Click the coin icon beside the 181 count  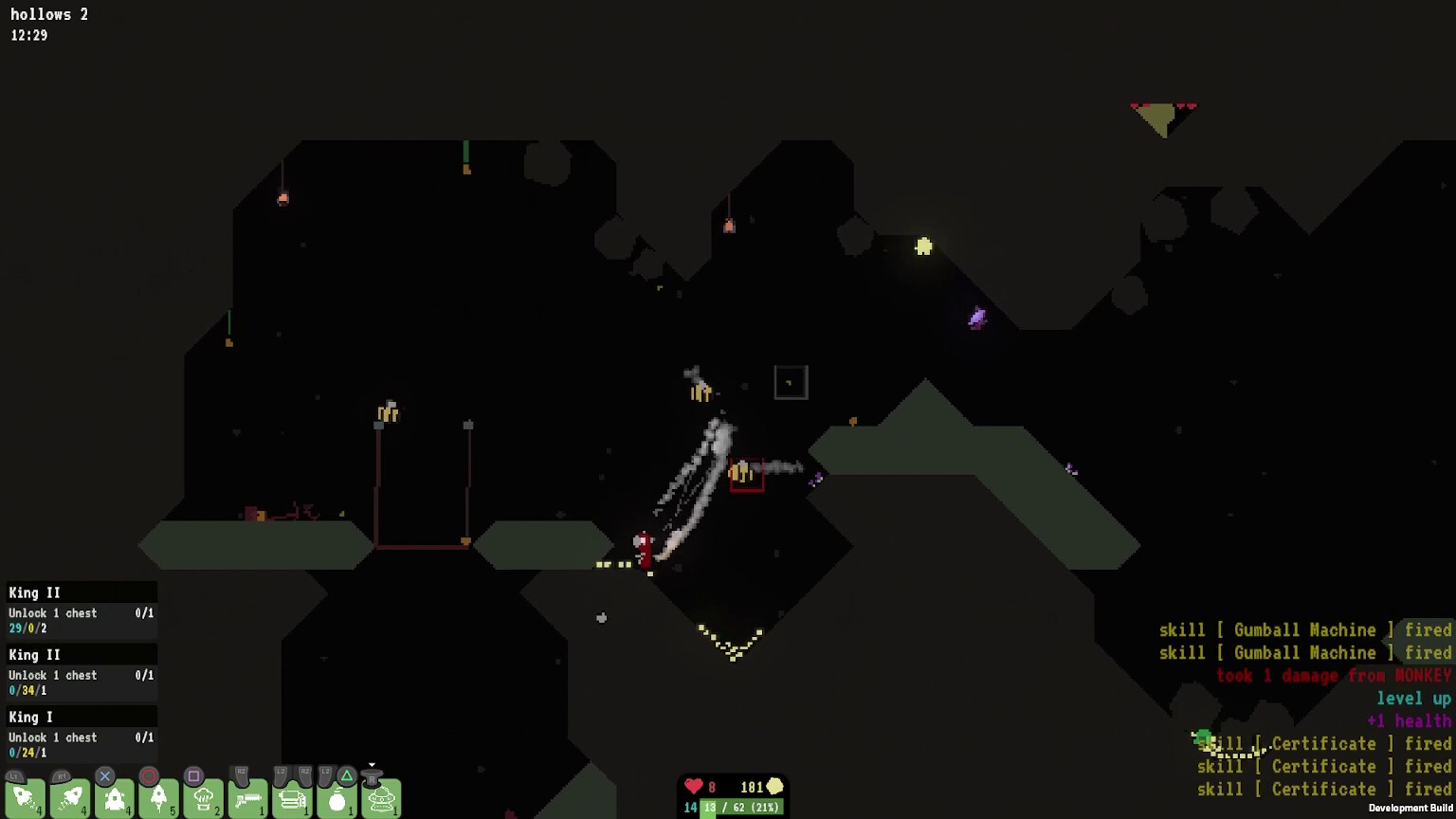(775, 787)
